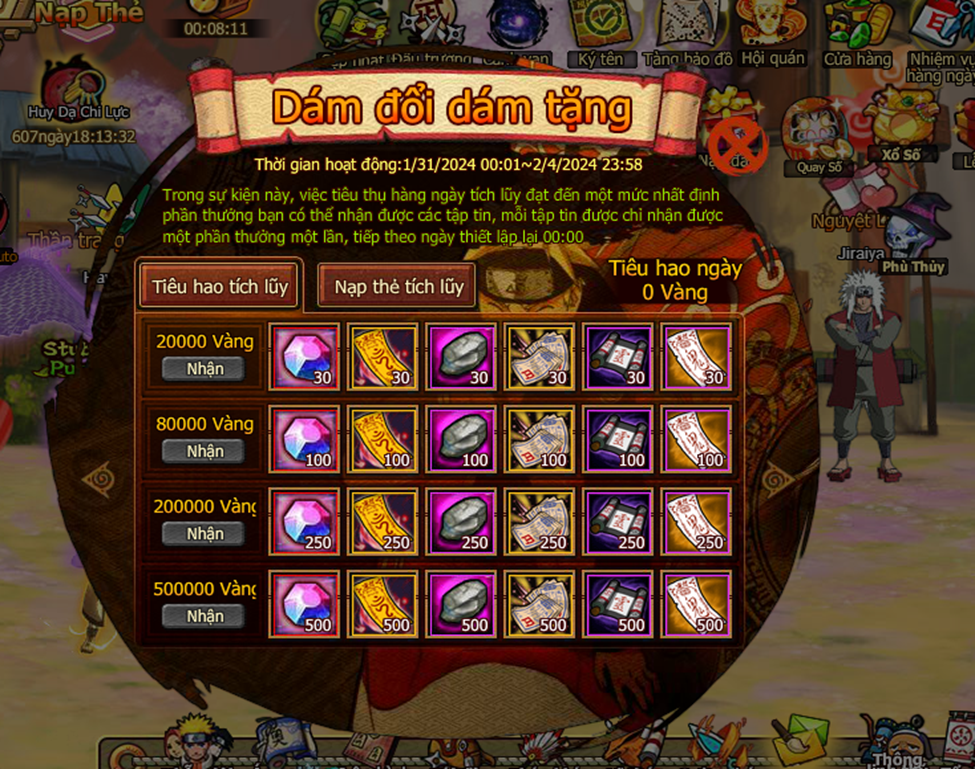Viewport: 975px width, 769px height.
Task: Open the Nạp Thẻ recharge button
Action: point(90,14)
